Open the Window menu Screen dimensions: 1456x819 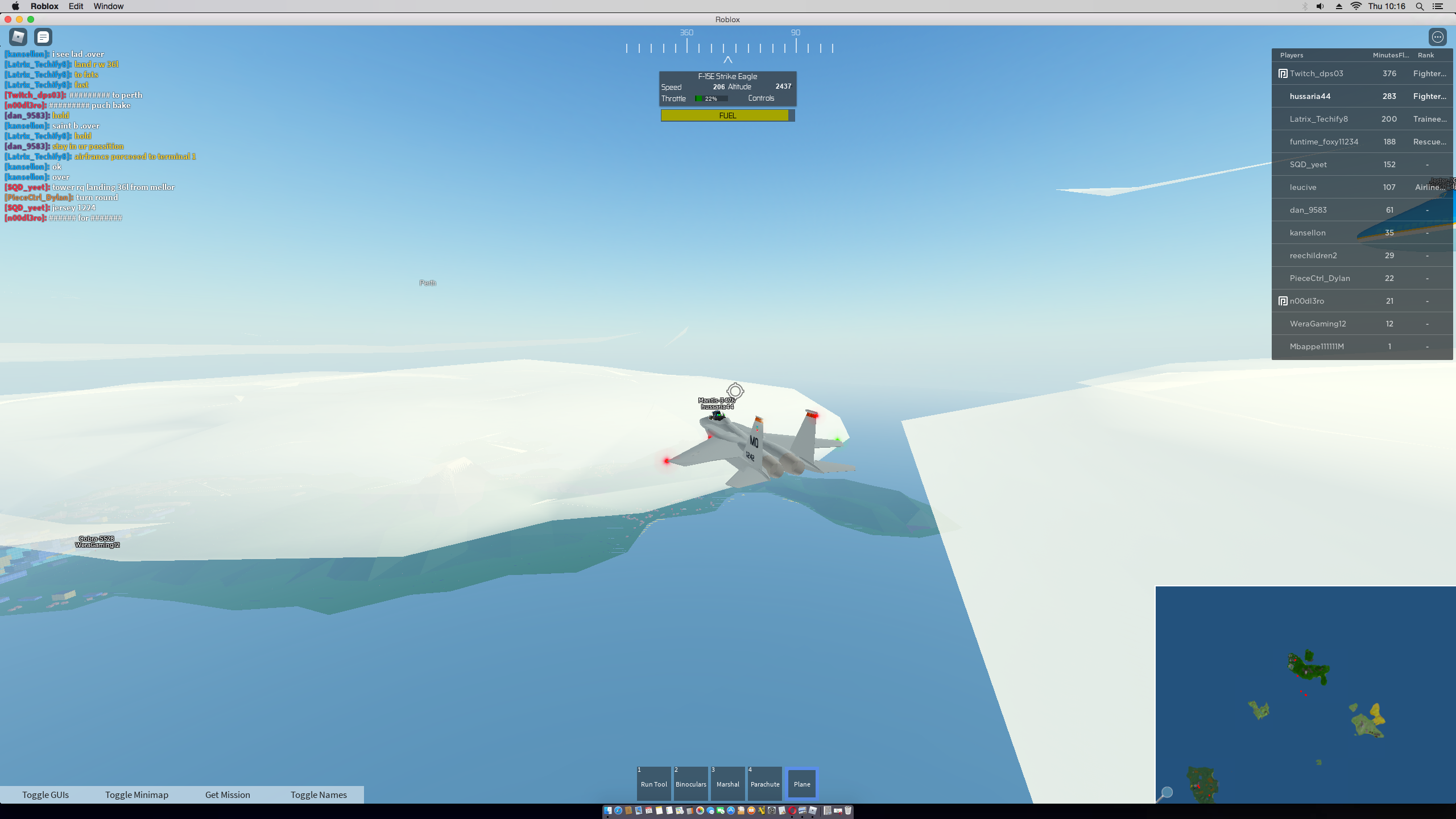tap(109, 6)
